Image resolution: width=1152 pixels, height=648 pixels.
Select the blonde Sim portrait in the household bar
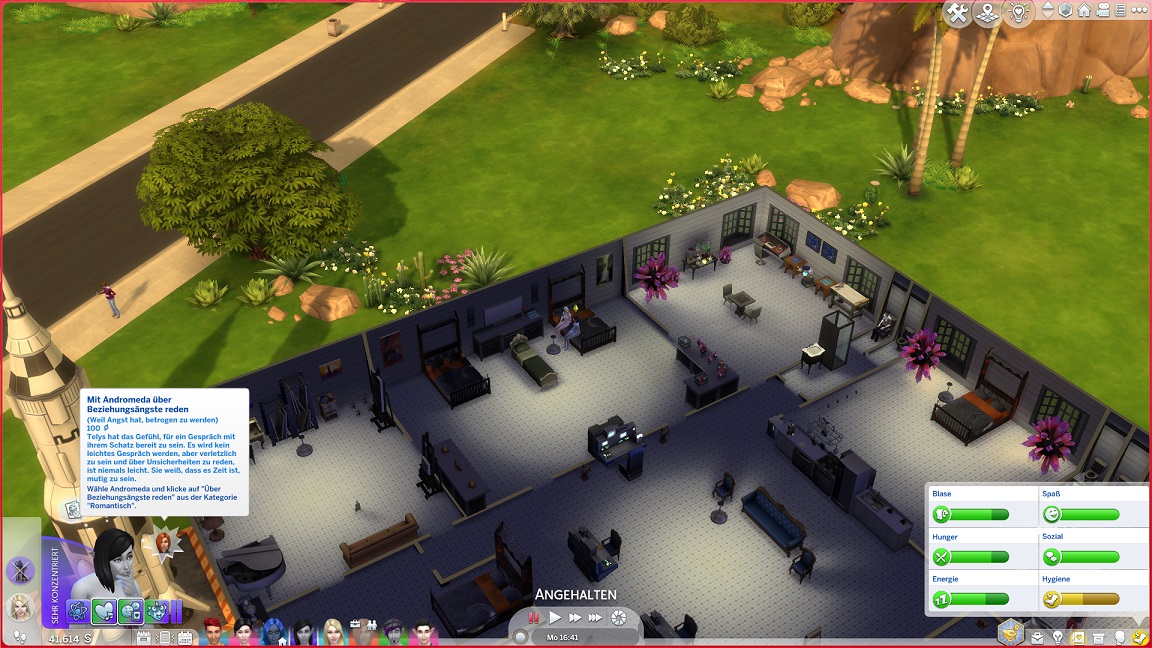tap(333, 631)
